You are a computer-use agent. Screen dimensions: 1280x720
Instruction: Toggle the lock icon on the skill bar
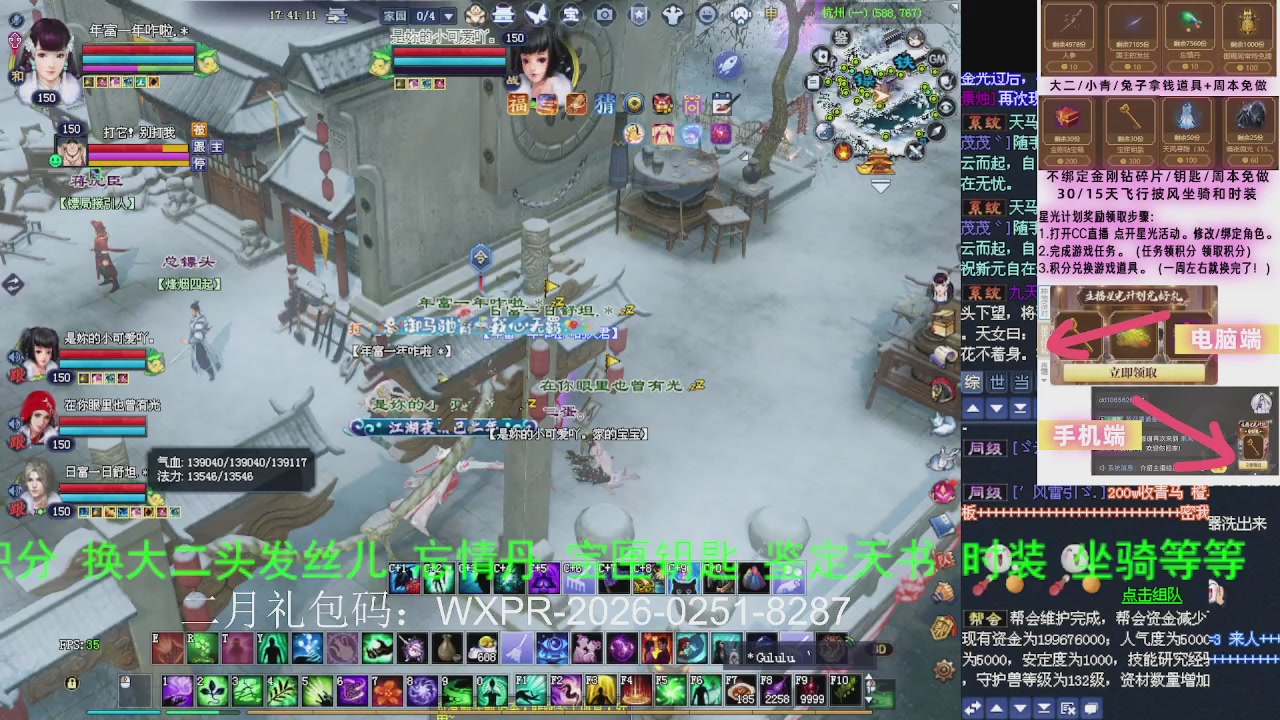tap(72, 683)
